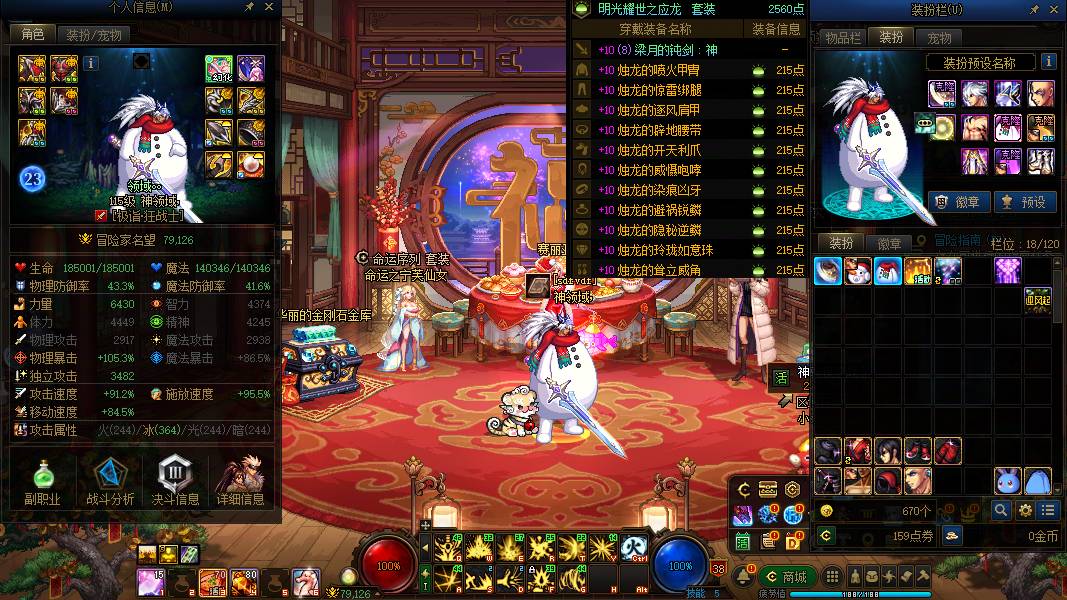Image resolution: width=1067 pixels, height=600 pixels.
Task: Open the 宠物 pet tab
Action: click(939, 38)
